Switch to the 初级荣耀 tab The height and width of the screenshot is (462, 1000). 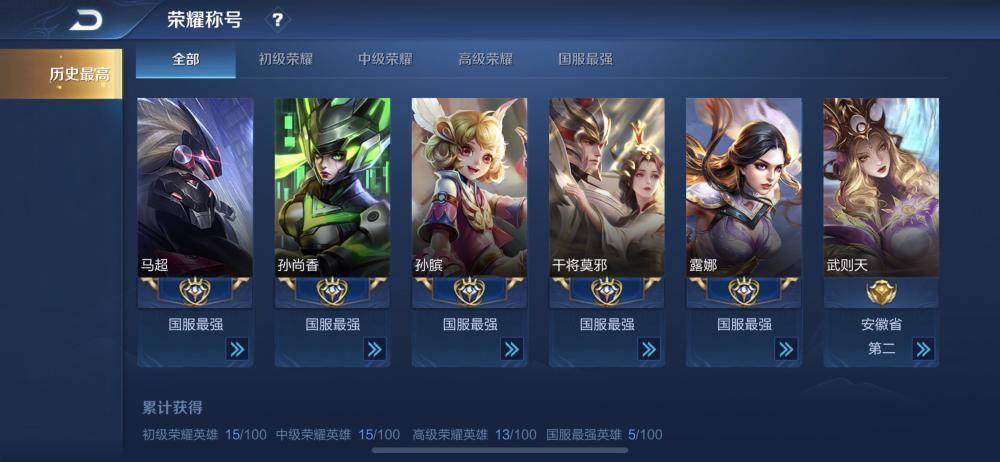click(x=286, y=59)
